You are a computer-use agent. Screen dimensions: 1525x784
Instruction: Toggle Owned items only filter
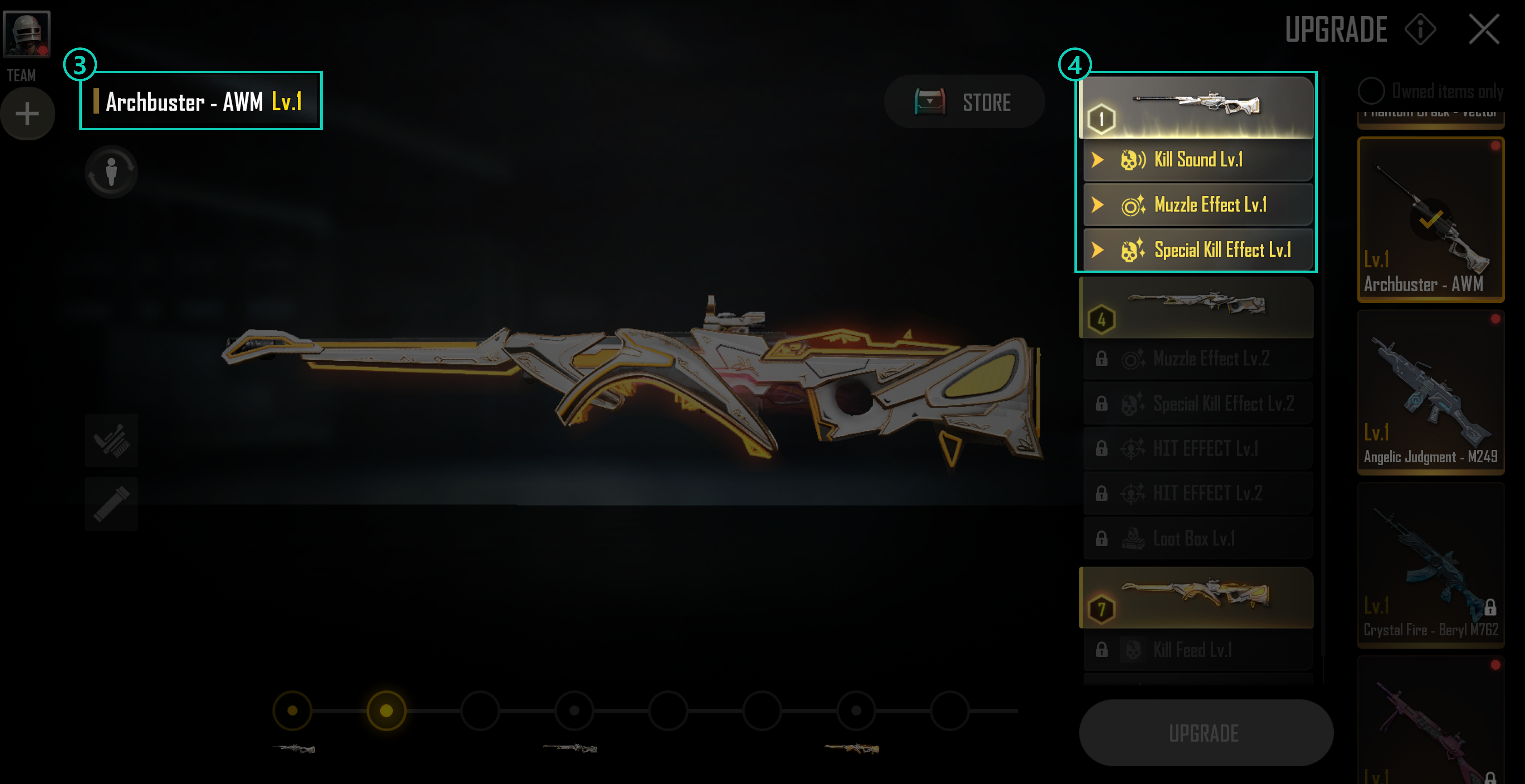[x=1371, y=91]
